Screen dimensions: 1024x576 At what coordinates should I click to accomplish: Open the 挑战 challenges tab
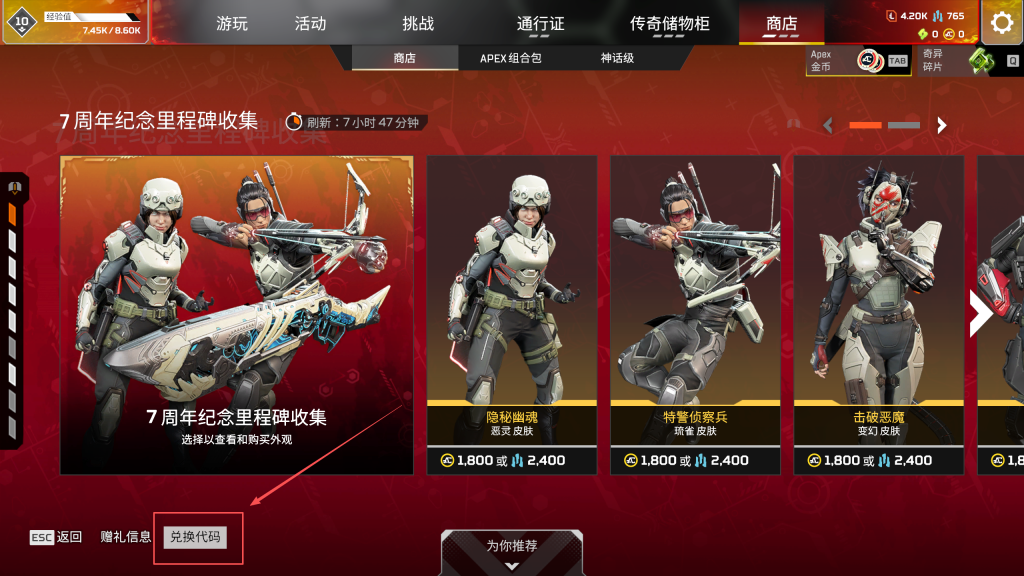418,23
